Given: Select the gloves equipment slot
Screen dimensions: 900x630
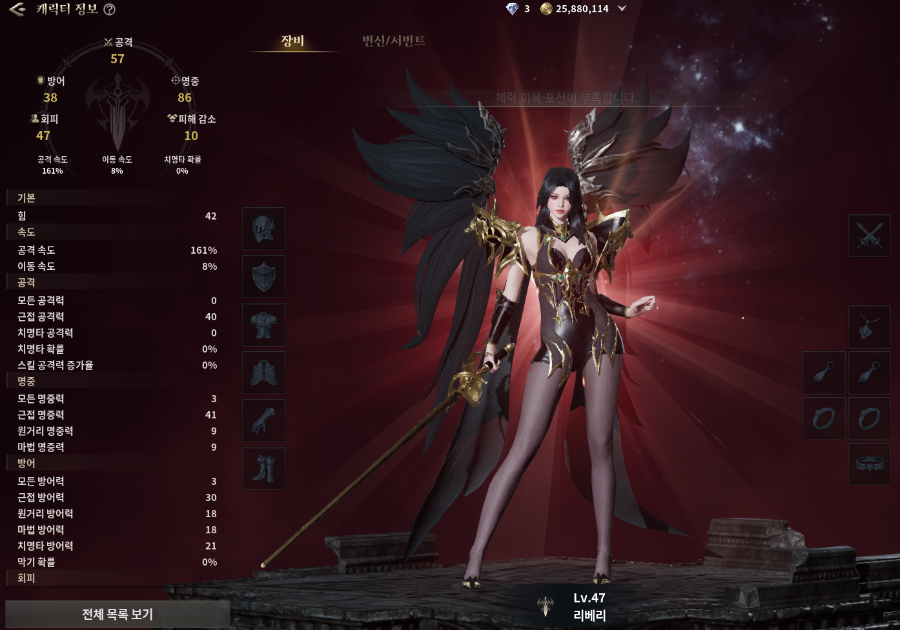Looking at the screenshot, I should coord(264,420).
